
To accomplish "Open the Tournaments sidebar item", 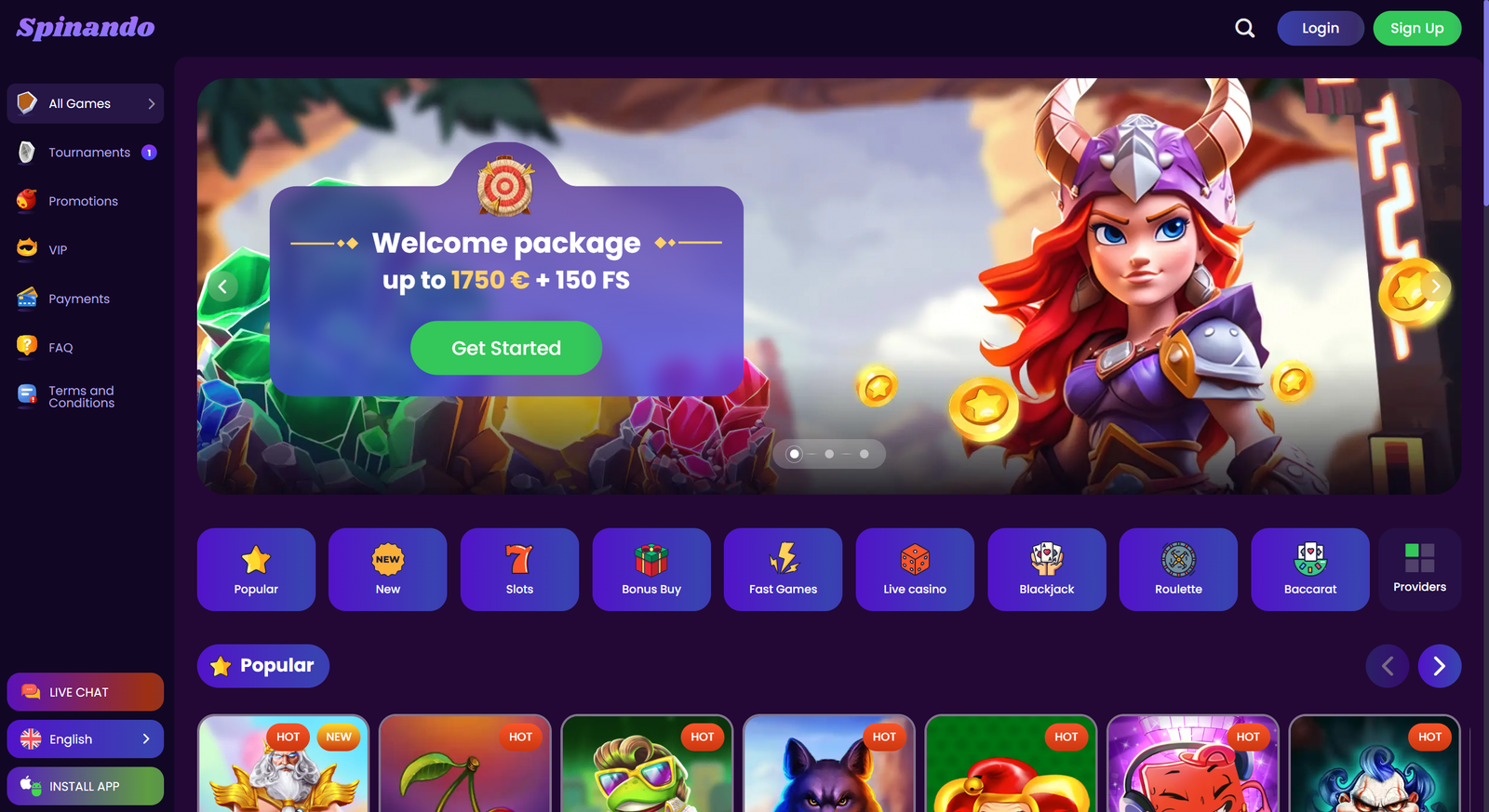I will pyautogui.click(x=85, y=152).
